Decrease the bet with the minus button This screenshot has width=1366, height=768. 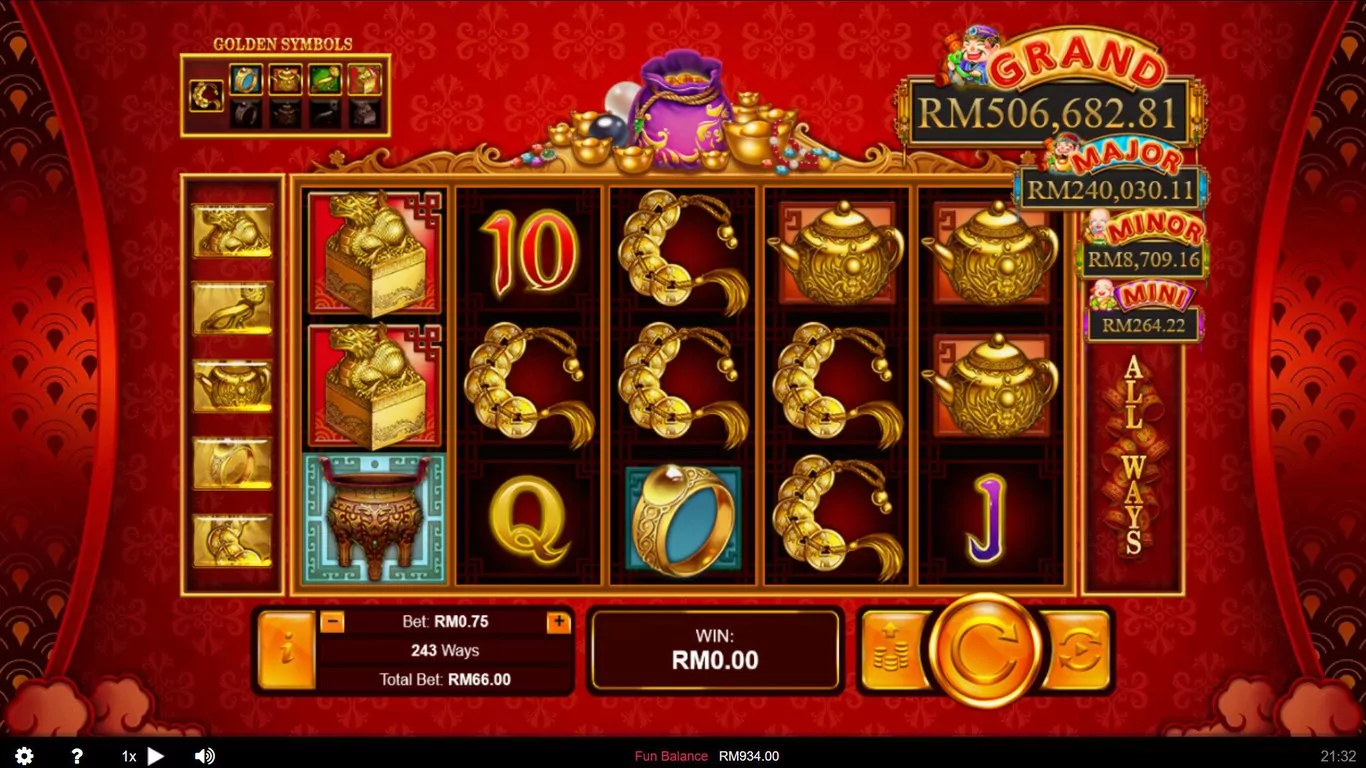click(333, 622)
